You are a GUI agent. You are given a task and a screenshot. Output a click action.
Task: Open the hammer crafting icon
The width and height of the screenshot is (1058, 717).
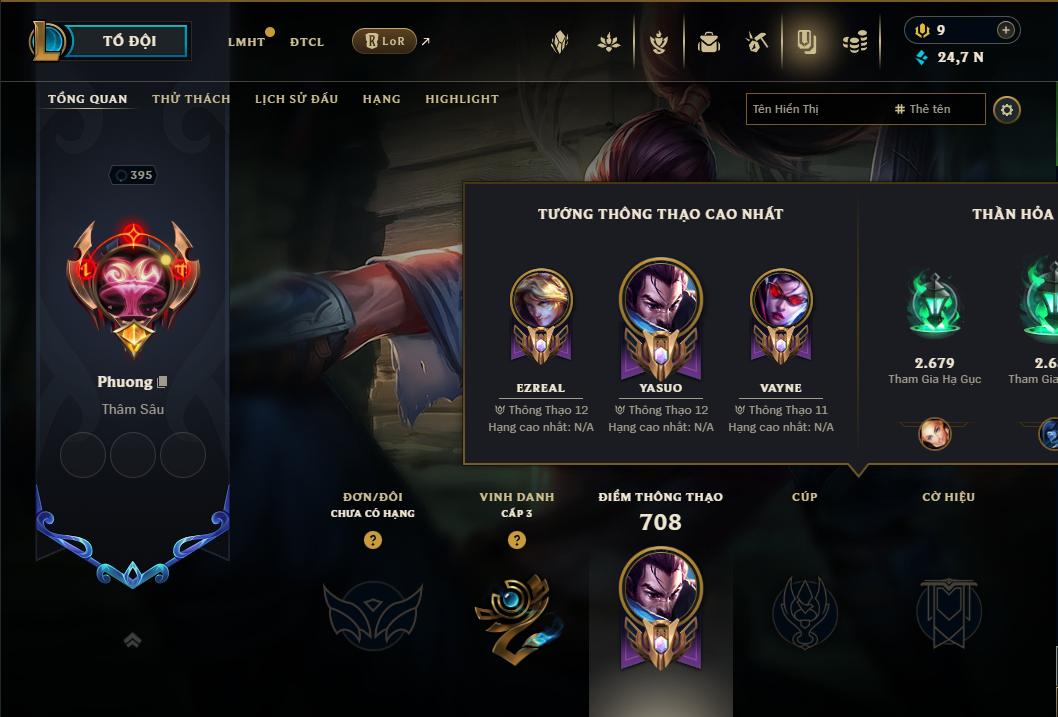click(757, 42)
